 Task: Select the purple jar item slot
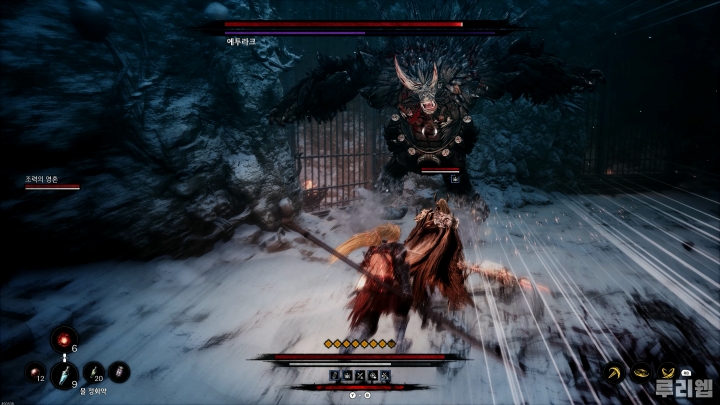[119, 372]
